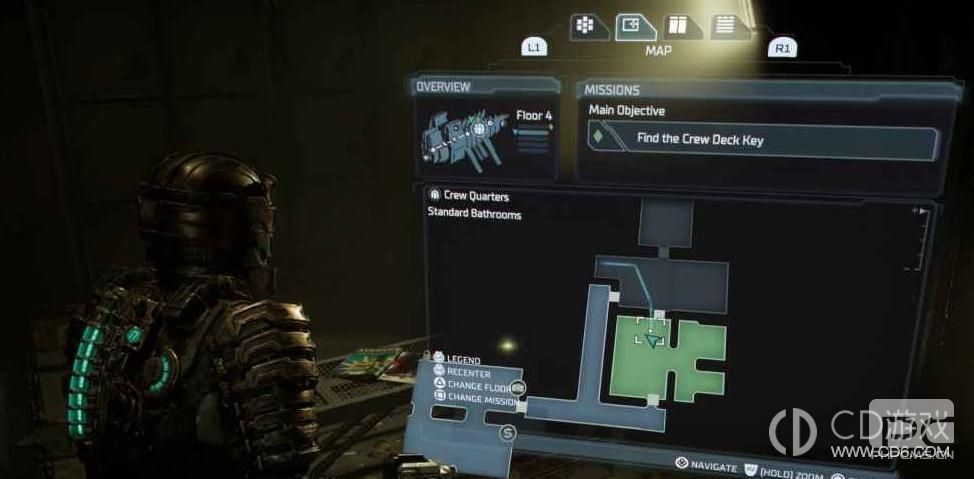Viewport: 974px width, 479px height.
Task: Select the circled S marker on the map
Action: (x=507, y=433)
